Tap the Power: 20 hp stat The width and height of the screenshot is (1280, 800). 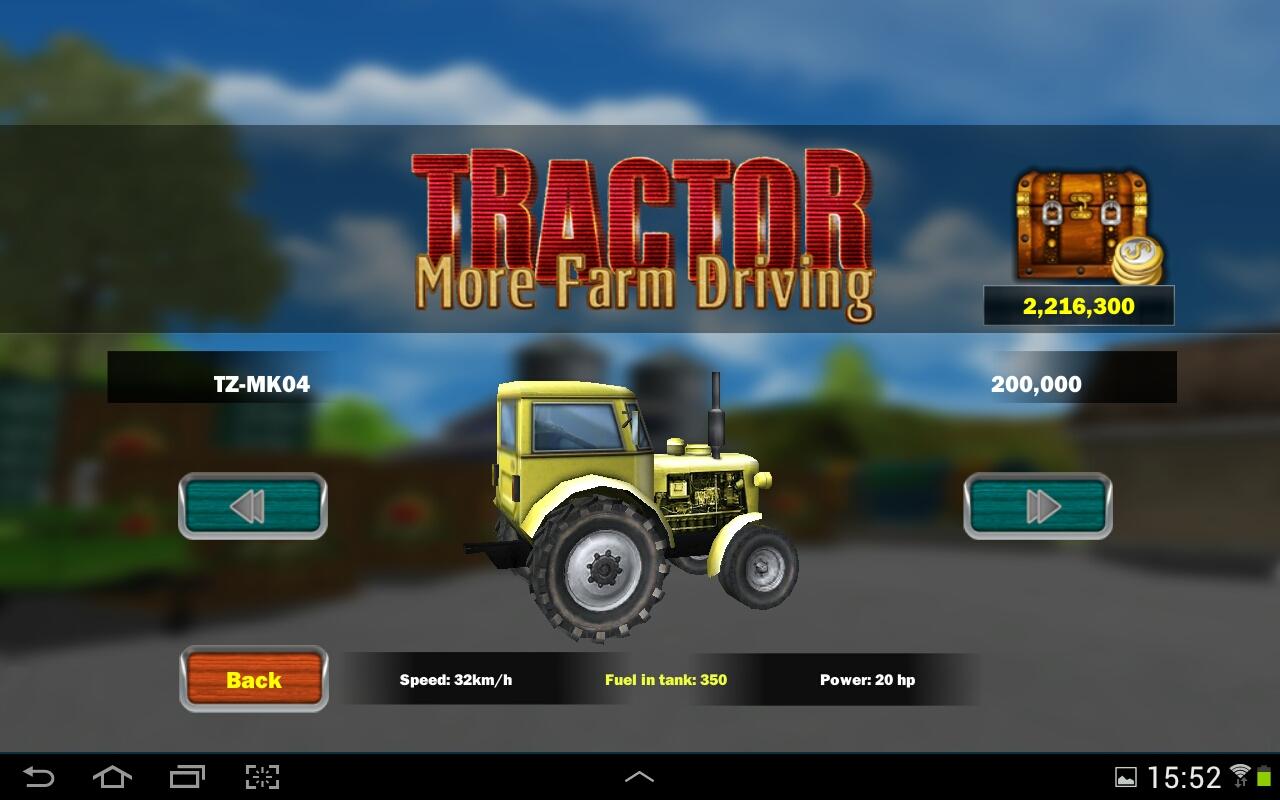click(871, 679)
